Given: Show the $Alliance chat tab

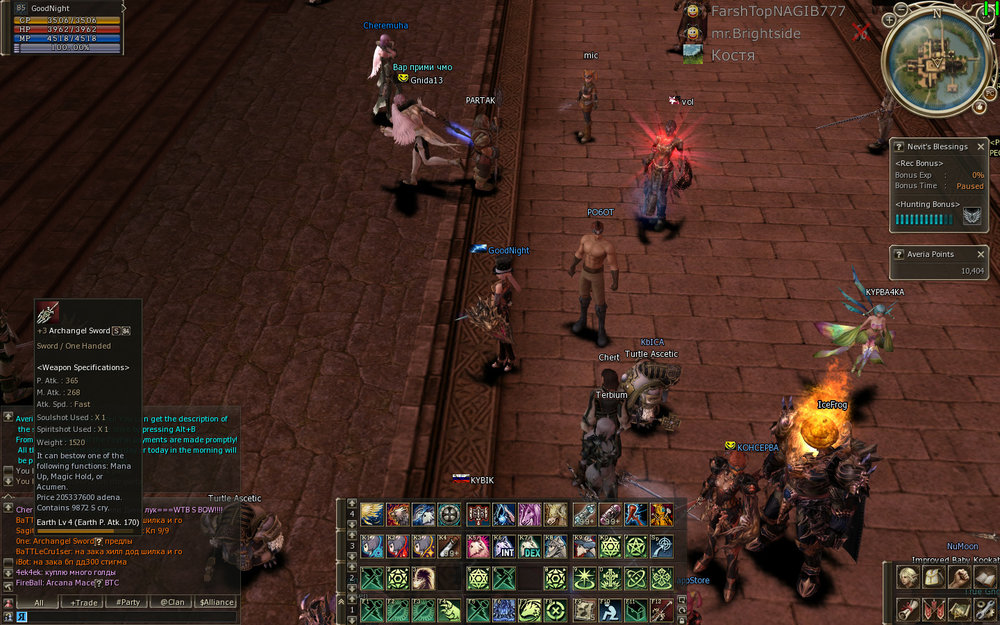Looking at the screenshot, I should (214, 602).
